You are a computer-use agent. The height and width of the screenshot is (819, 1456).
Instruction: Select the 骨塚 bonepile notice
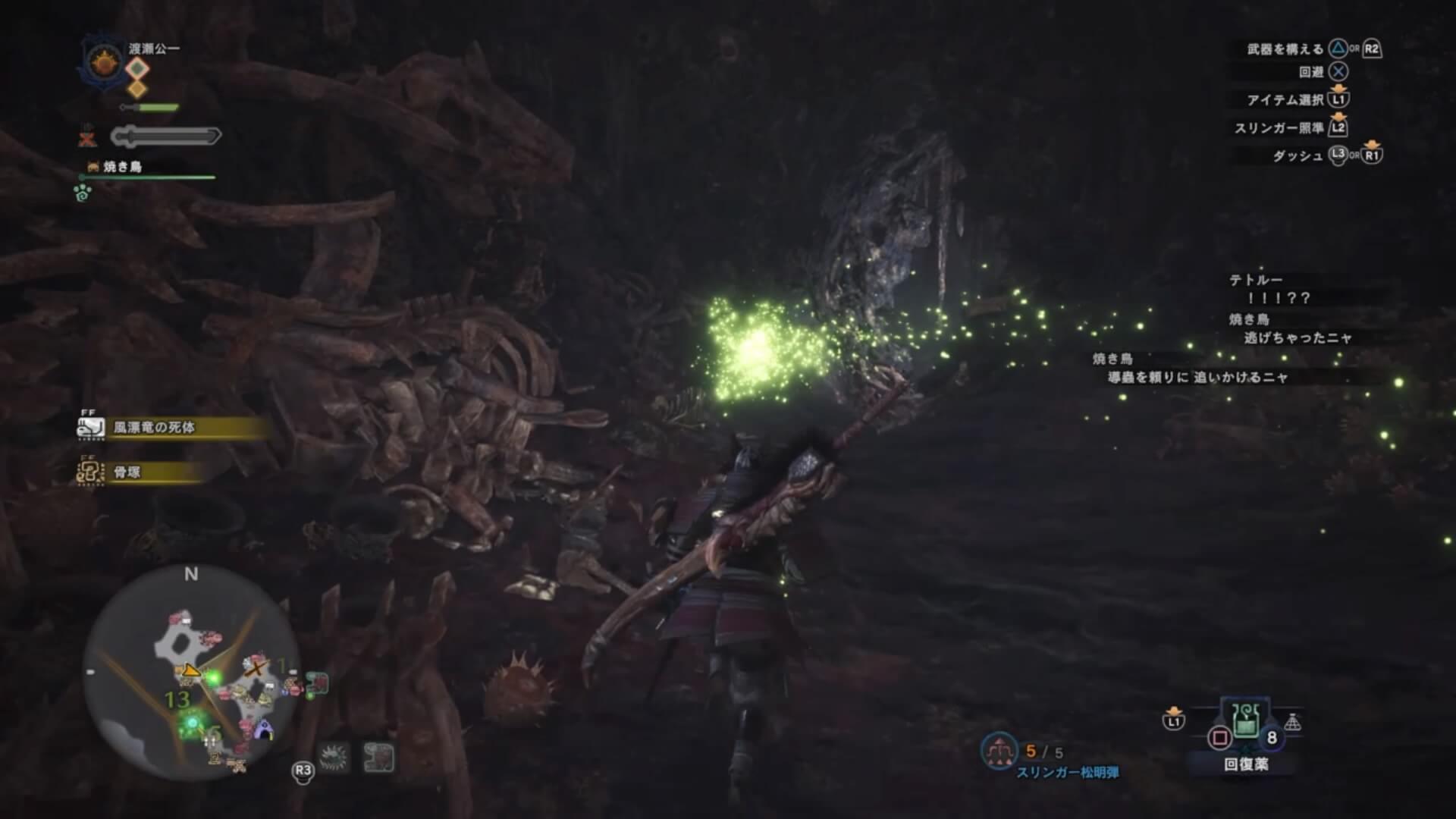coord(127,472)
